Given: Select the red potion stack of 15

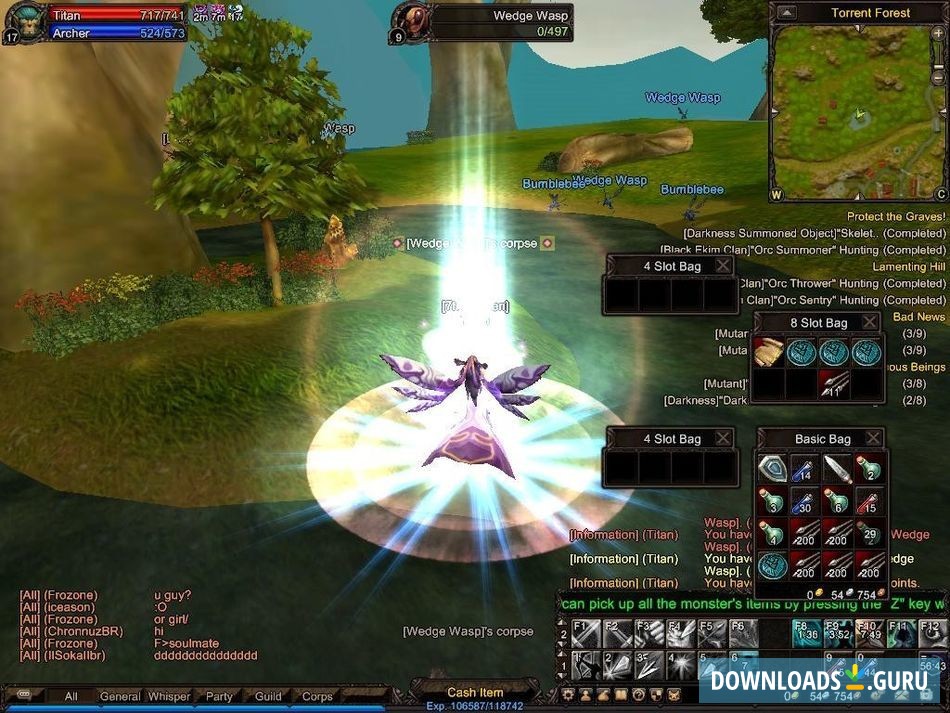Looking at the screenshot, I should [x=869, y=500].
